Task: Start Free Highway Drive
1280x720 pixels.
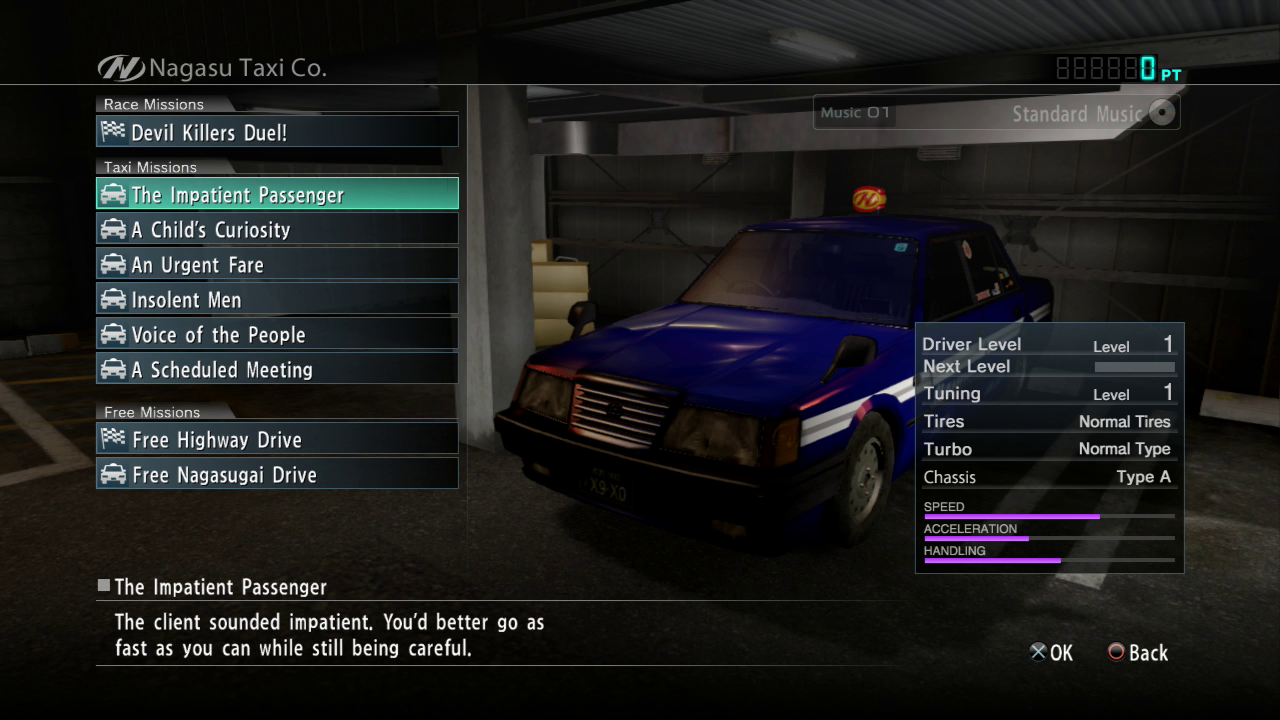Action: (277, 439)
